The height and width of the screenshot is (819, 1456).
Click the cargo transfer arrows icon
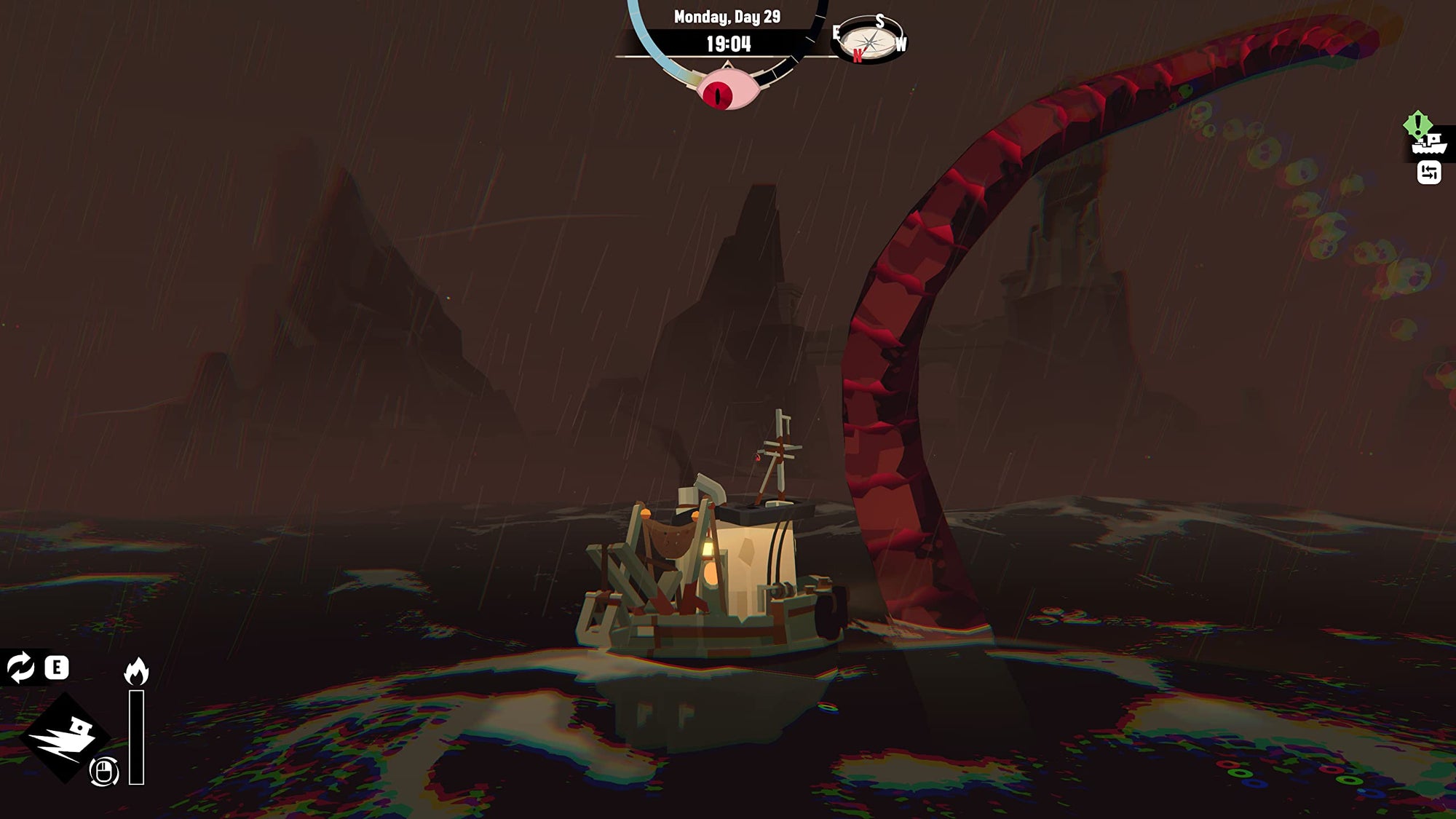(x=1430, y=173)
